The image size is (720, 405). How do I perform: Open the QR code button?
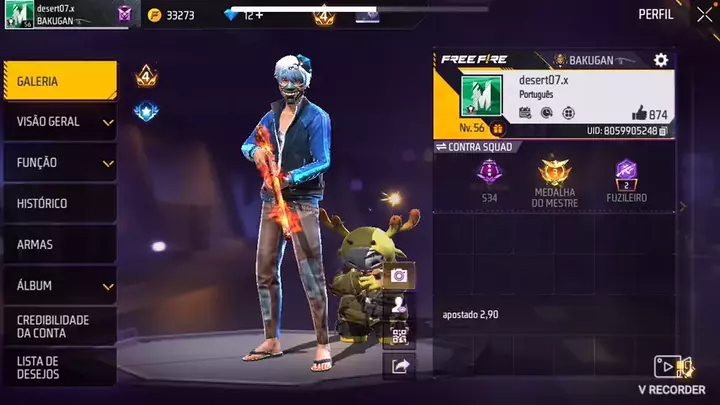pyautogui.click(x=399, y=336)
